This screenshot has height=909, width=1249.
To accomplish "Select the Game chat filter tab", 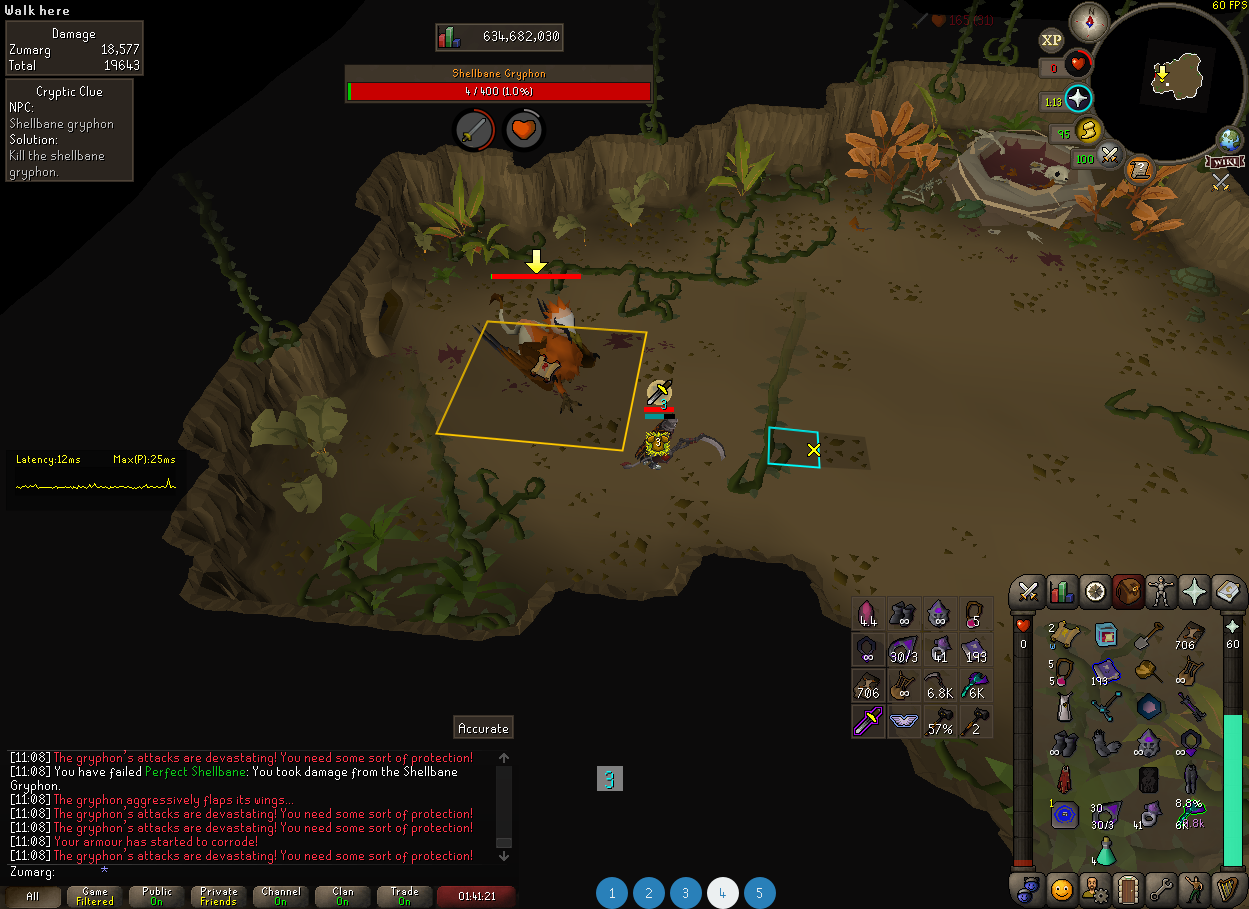I will [95, 896].
